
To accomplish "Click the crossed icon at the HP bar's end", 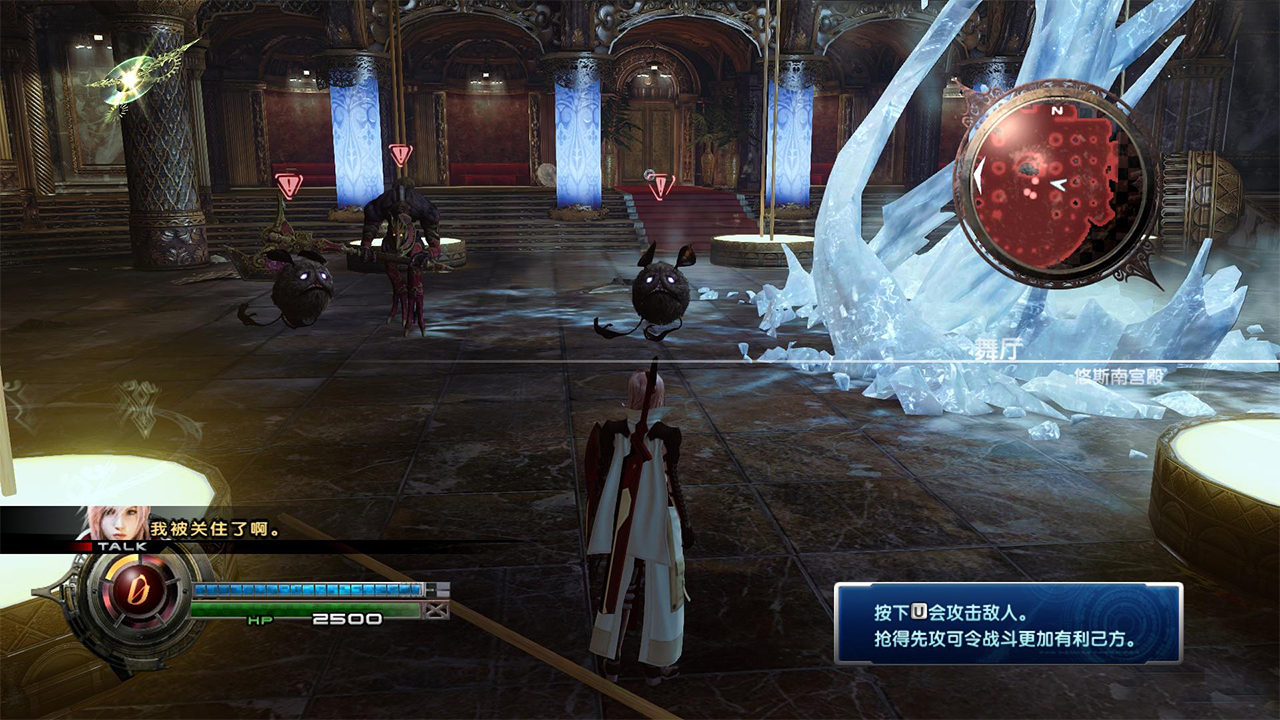I will coord(434,609).
